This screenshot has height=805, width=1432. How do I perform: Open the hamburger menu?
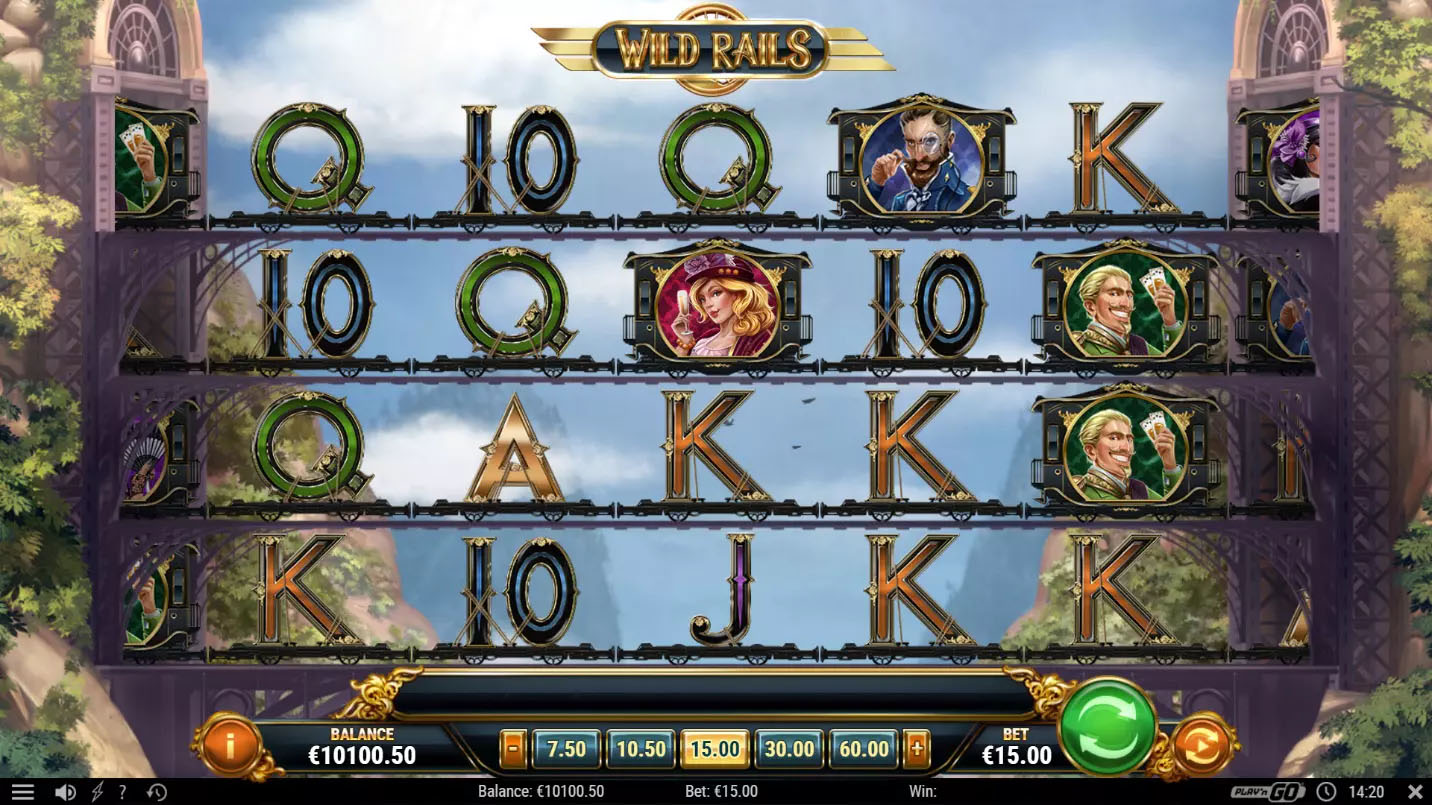22,793
